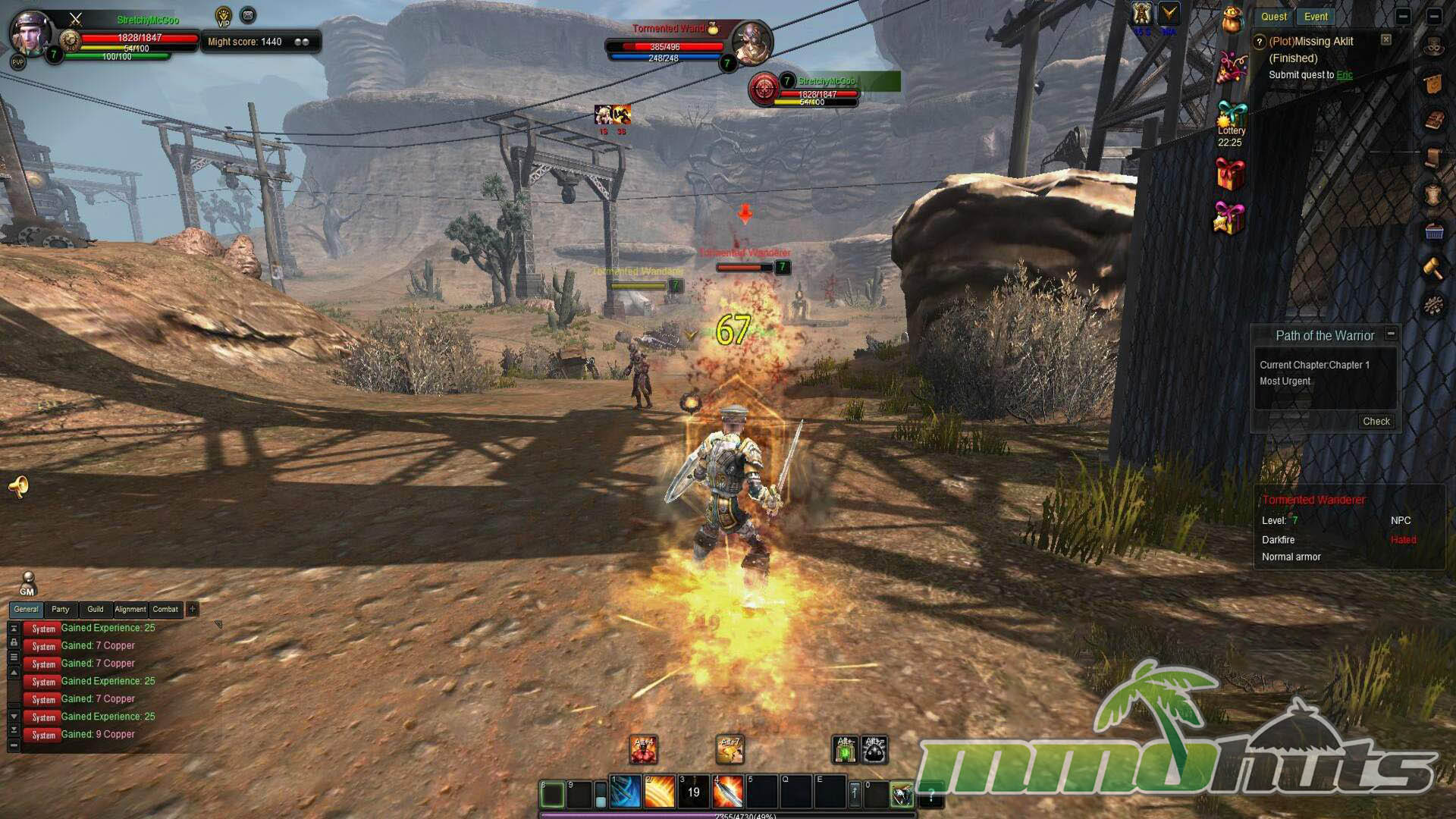The image size is (1456, 819).
Task: Add a new chat tab with plus button
Action: coord(193,609)
